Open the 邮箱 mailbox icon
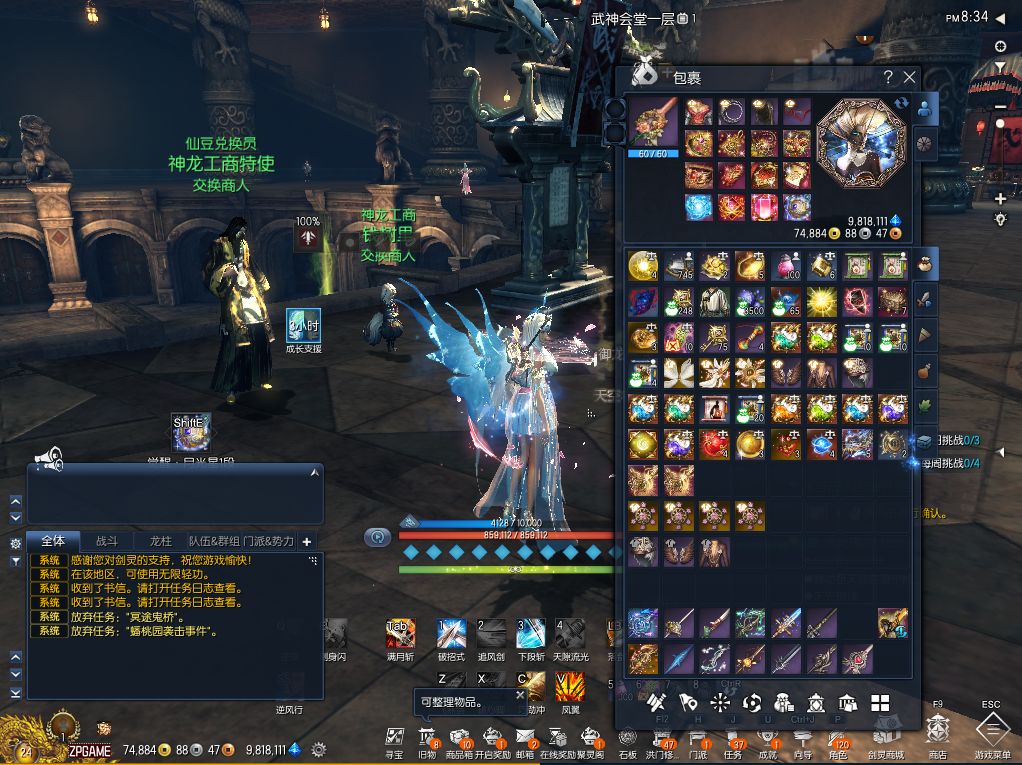Image resolution: width=1022 pixels, height=765 pixels. (x=525, y=738)
